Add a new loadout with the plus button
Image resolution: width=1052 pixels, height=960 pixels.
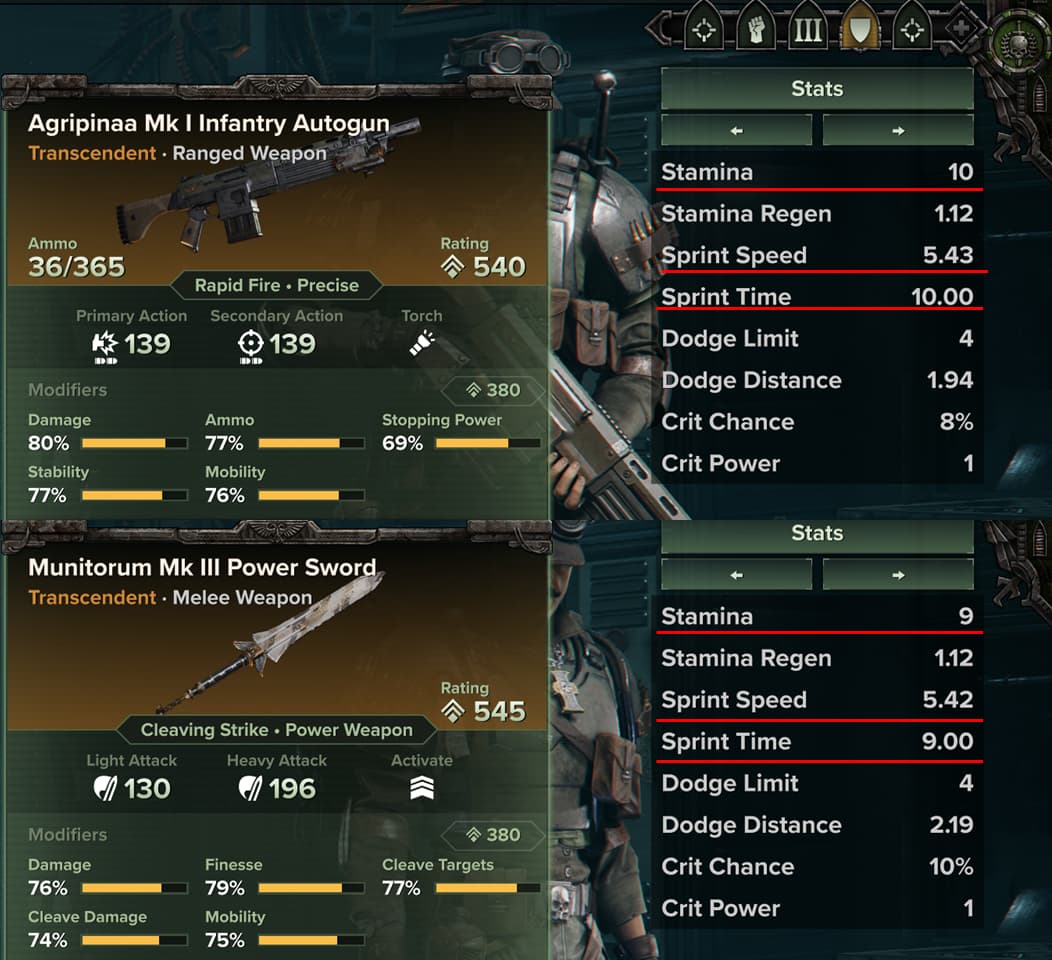[961, 30]
